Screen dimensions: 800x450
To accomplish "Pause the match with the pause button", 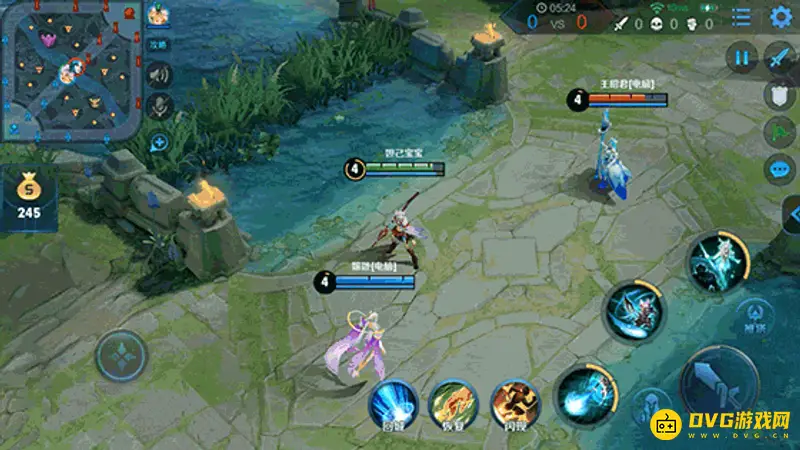I will tap(741, 58).
